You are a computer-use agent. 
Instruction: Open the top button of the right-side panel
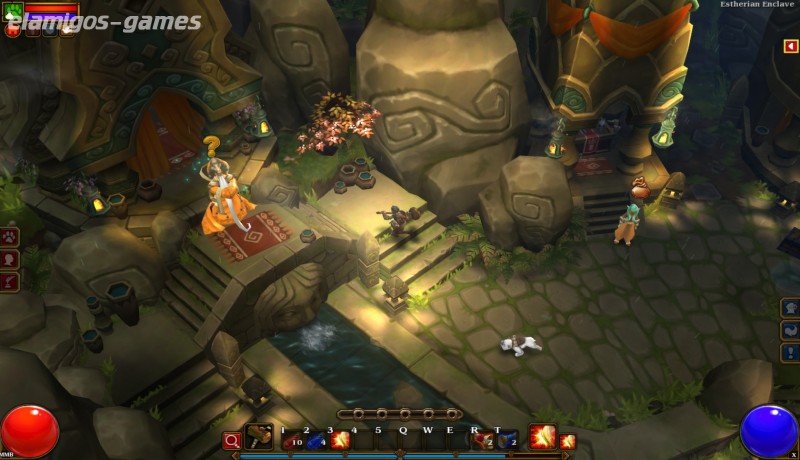pos(790,308)
